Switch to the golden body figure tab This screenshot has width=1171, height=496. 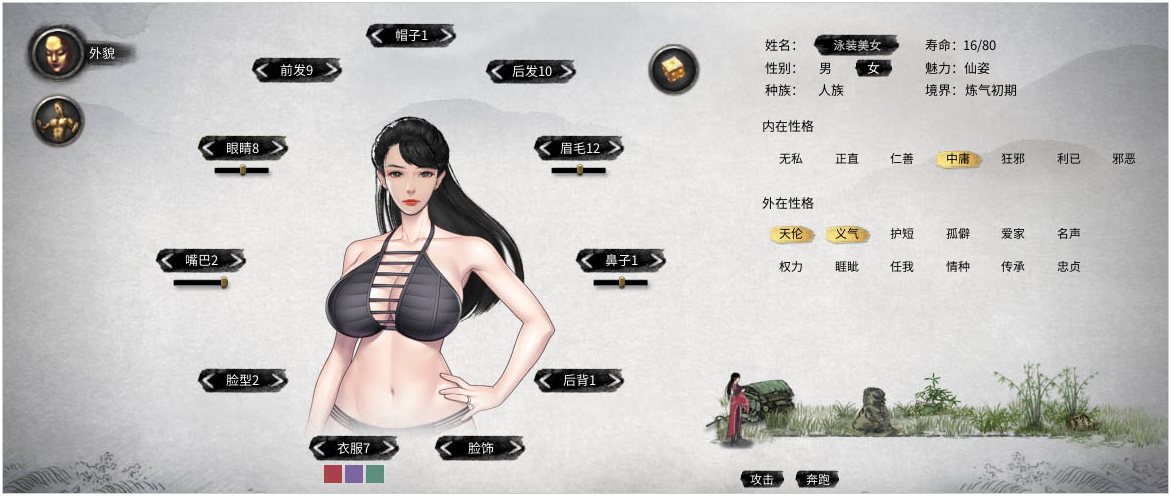point(58,122)
